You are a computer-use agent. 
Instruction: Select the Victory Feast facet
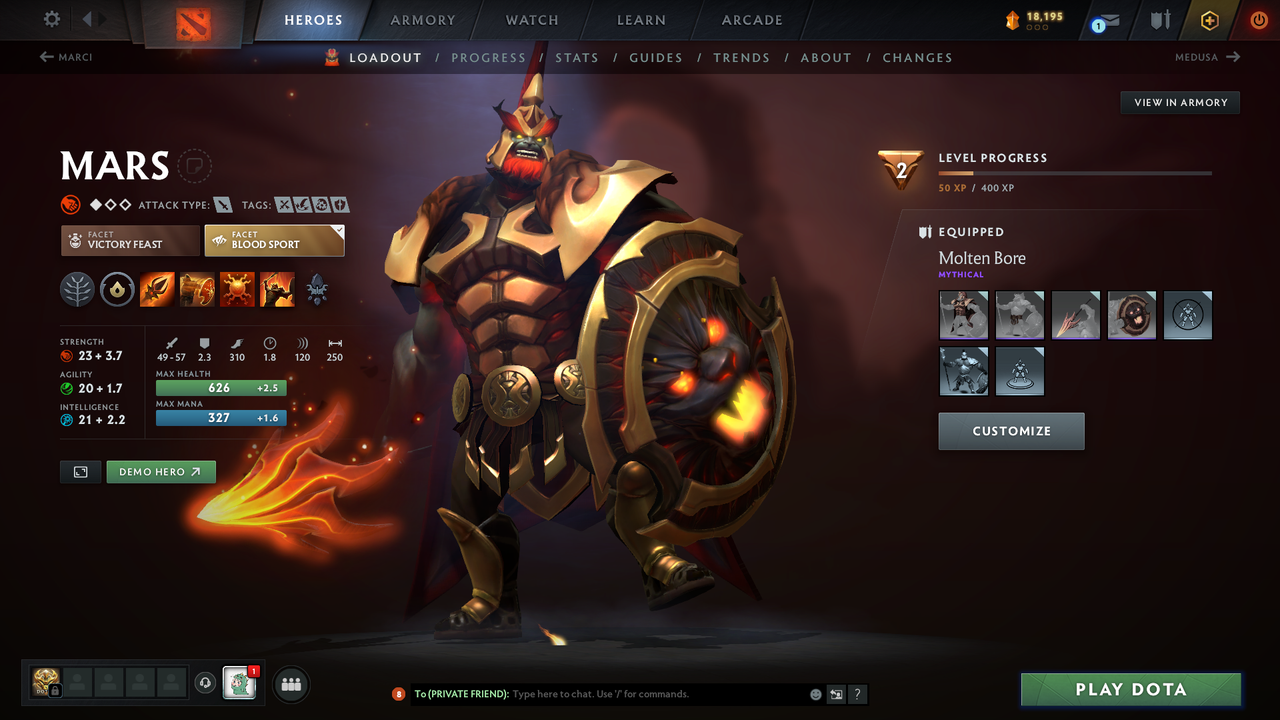129,240
